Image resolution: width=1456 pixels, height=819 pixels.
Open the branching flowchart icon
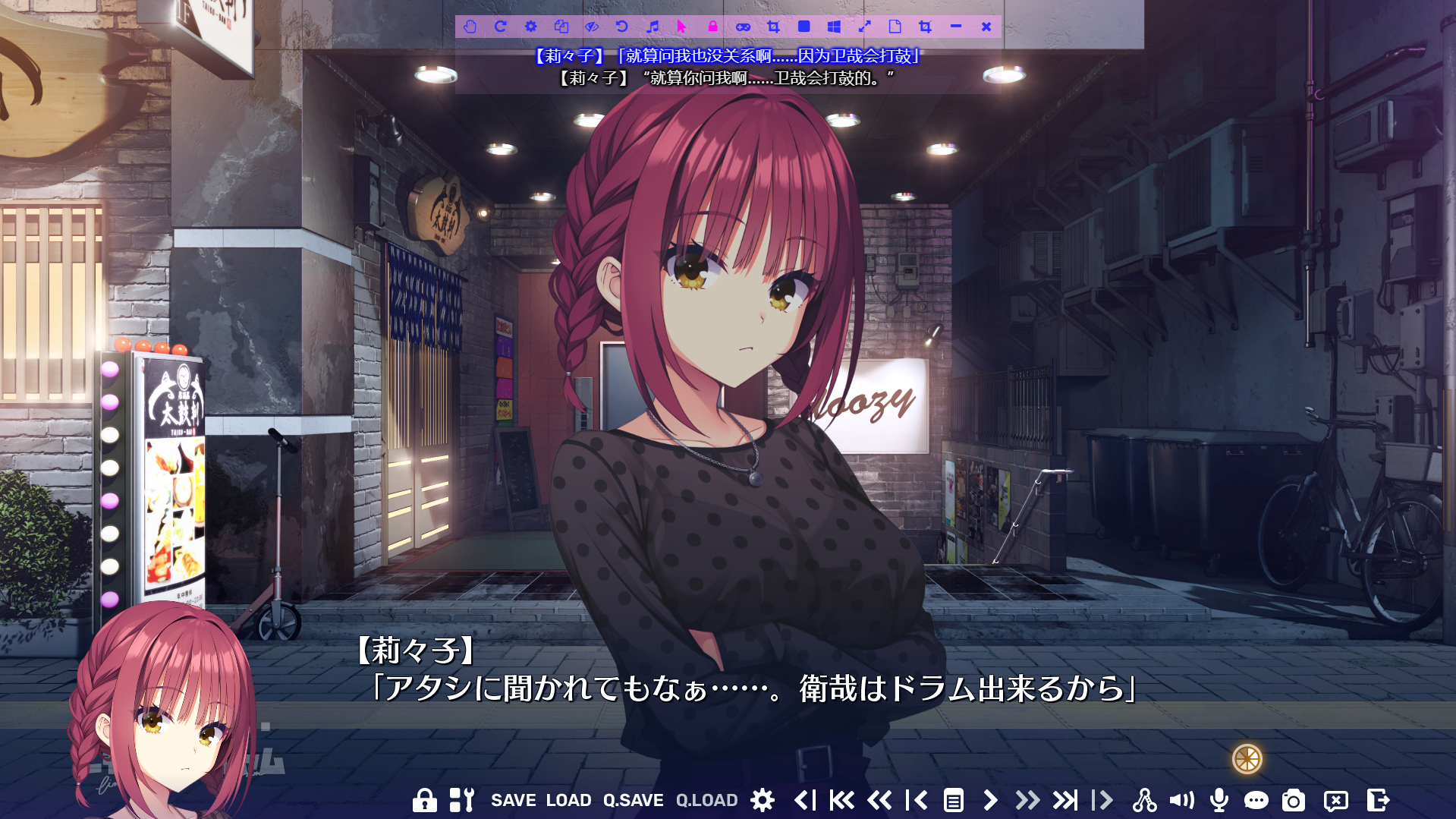(x=1144, y=800)
